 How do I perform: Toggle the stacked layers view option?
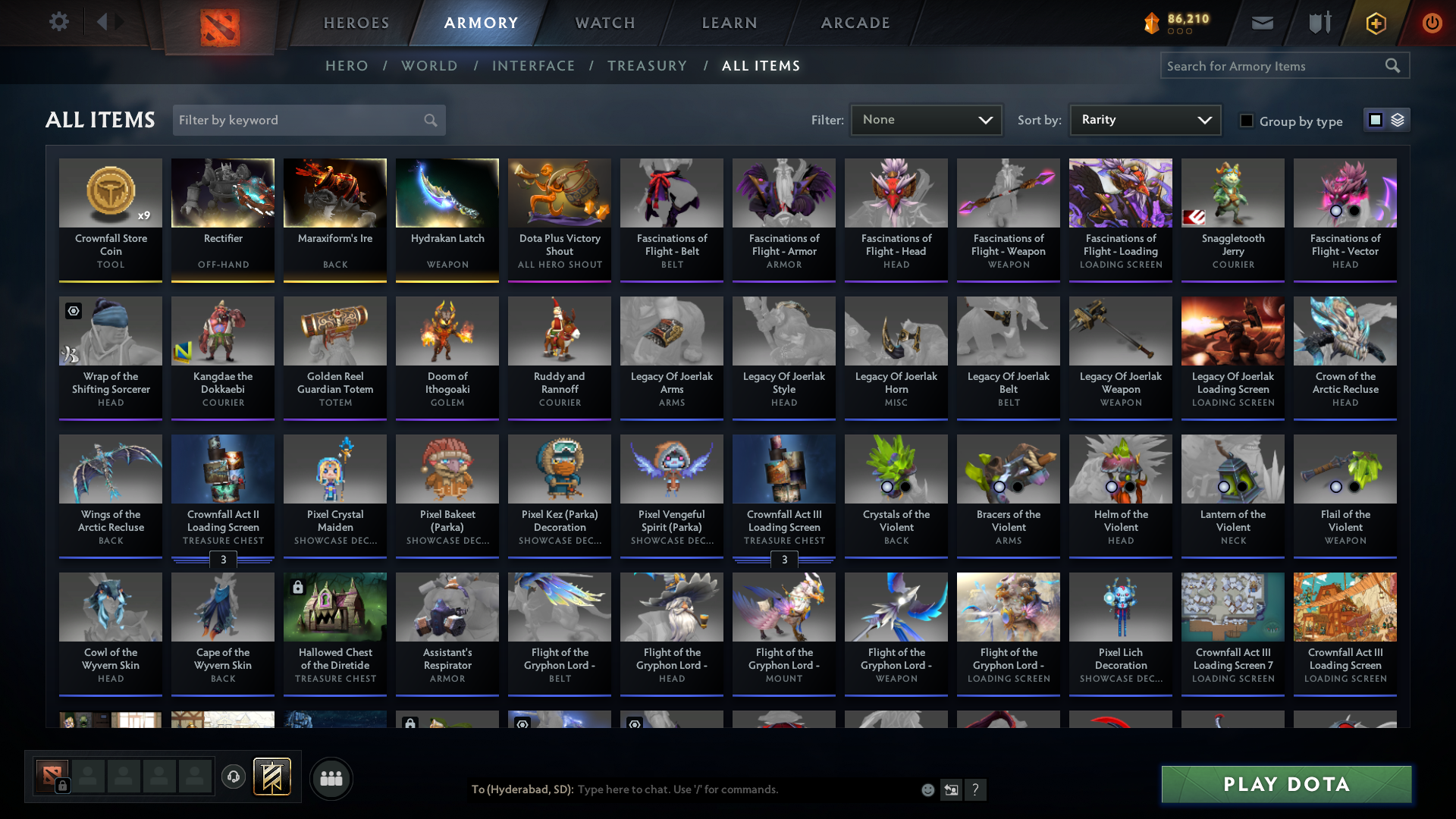point(1399,120)
